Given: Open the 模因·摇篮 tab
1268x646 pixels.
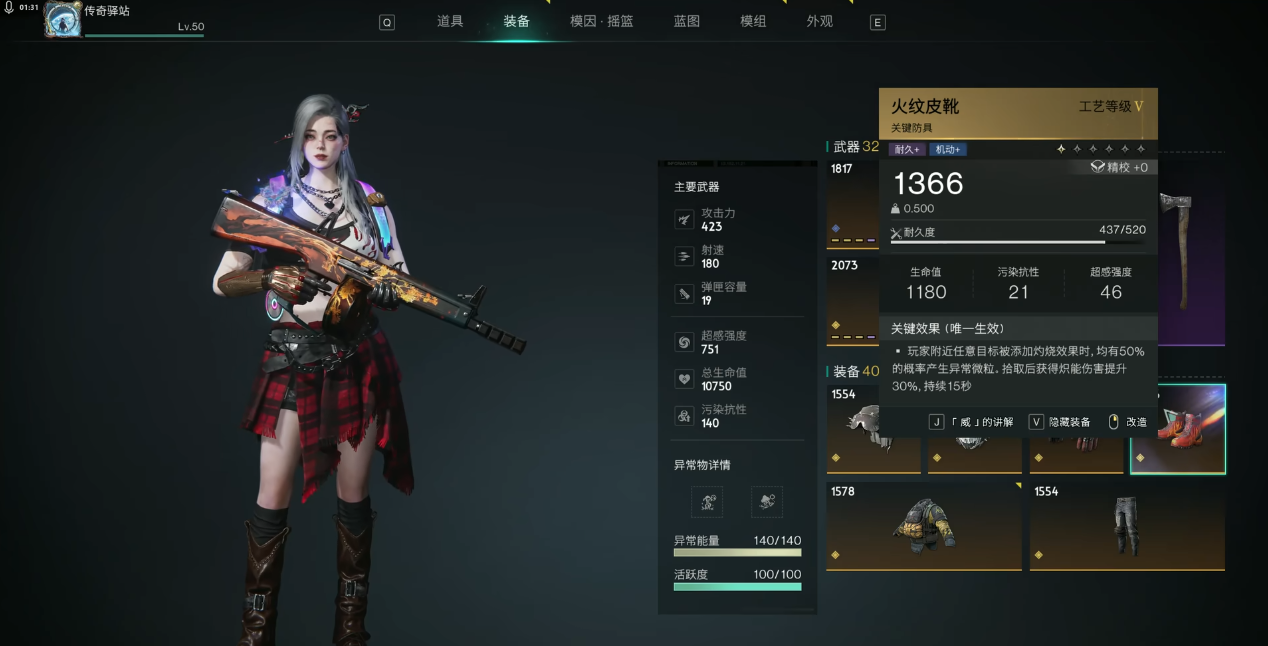Looking at the screenshot, I should [602, 21].
